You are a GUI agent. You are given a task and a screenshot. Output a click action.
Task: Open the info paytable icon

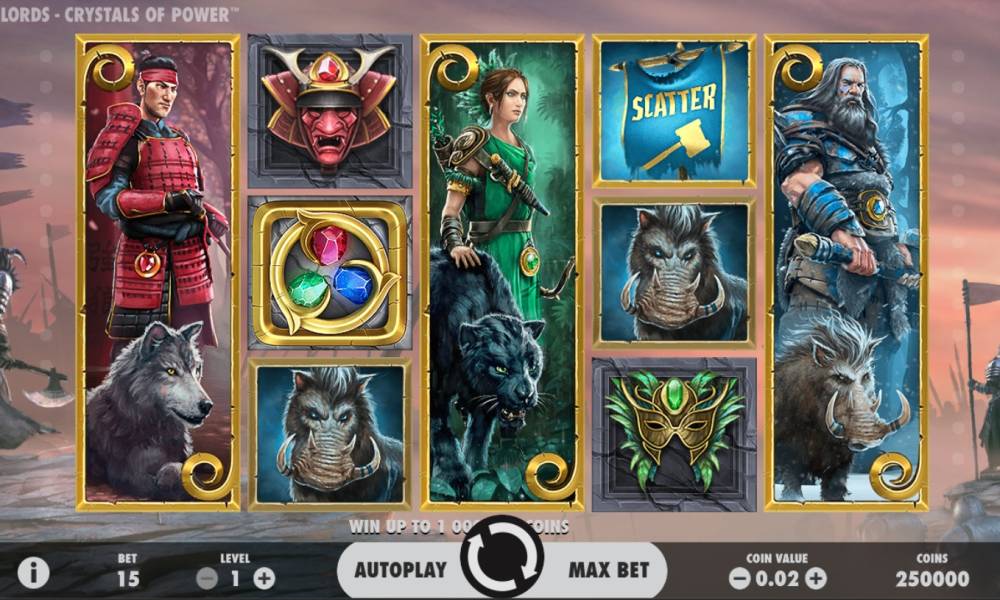(x=33, y=572)
